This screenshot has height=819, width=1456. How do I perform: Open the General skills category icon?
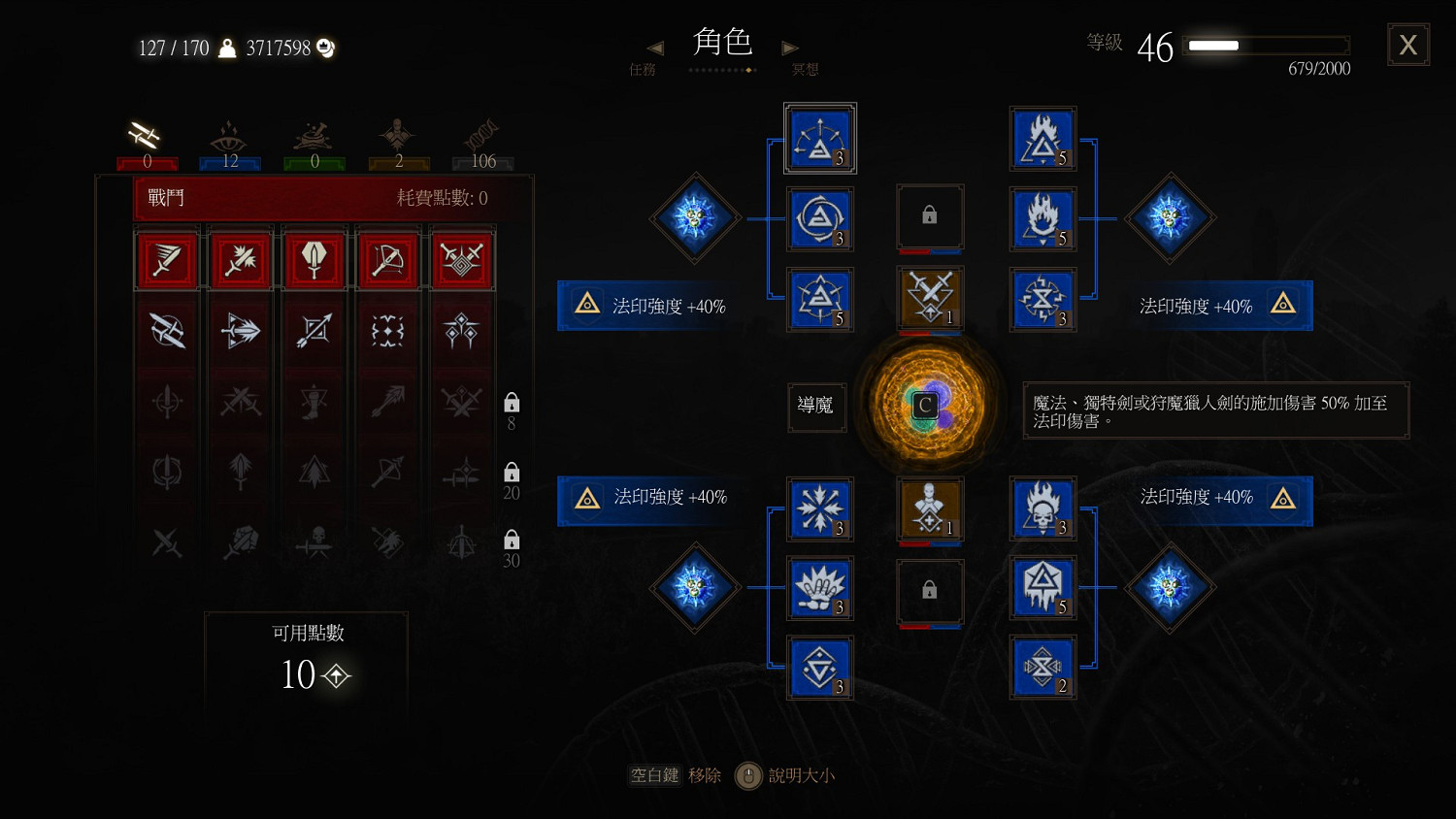pos(398,136)
